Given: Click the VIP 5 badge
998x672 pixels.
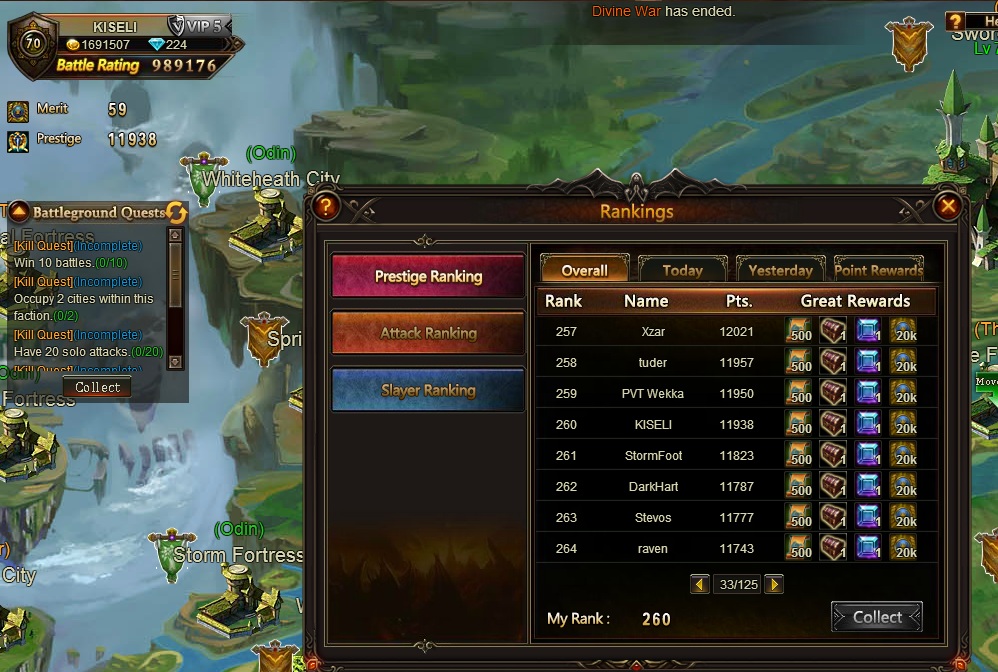Looking at the screenshot, I should click(197, 26).
